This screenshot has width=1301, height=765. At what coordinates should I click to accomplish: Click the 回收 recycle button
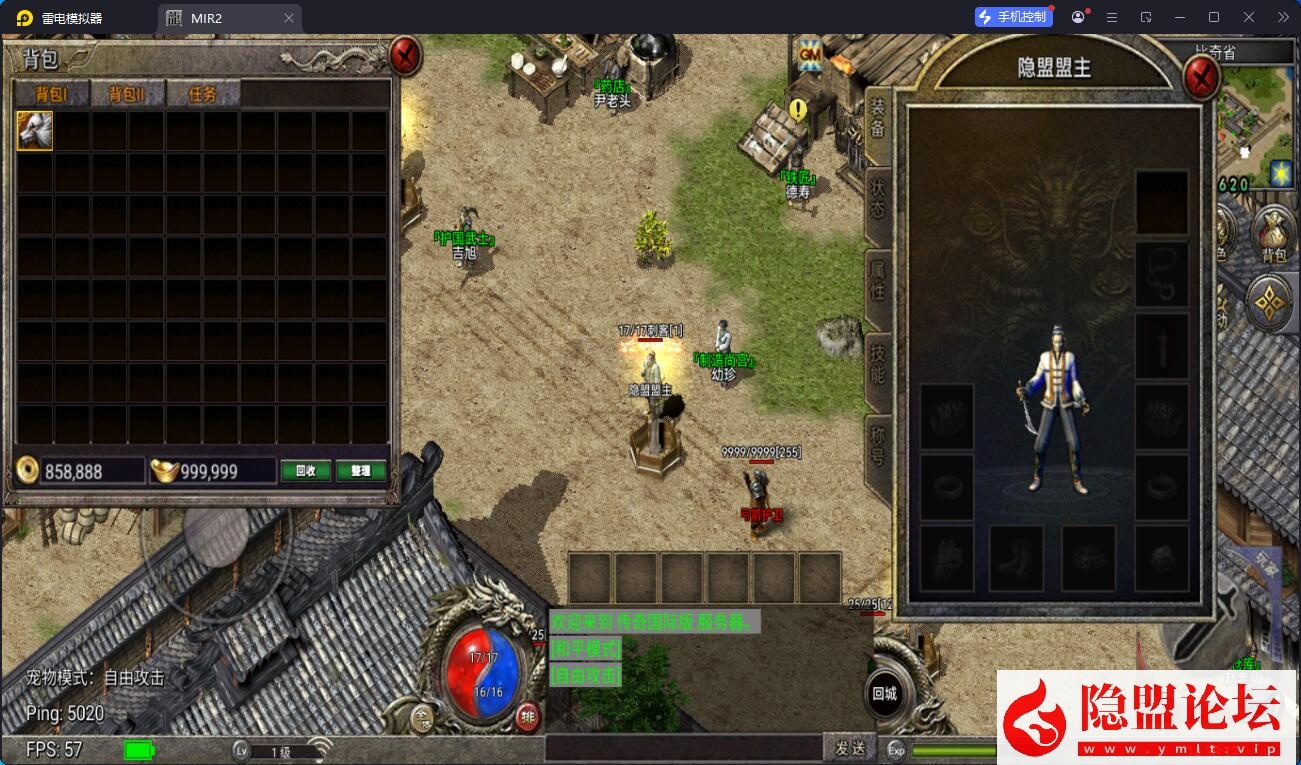pos(305,471)
